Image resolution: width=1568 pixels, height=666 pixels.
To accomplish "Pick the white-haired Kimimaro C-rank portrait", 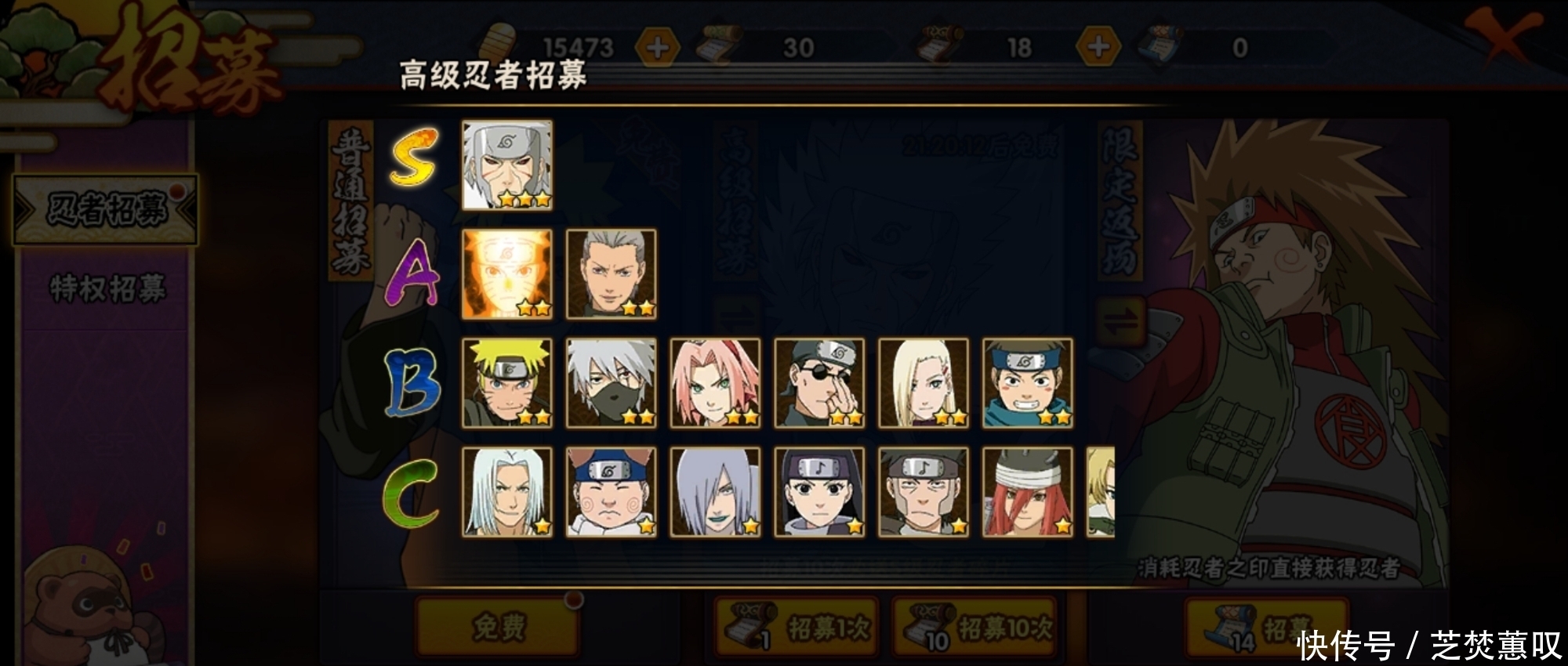I will tap(506, 492).
